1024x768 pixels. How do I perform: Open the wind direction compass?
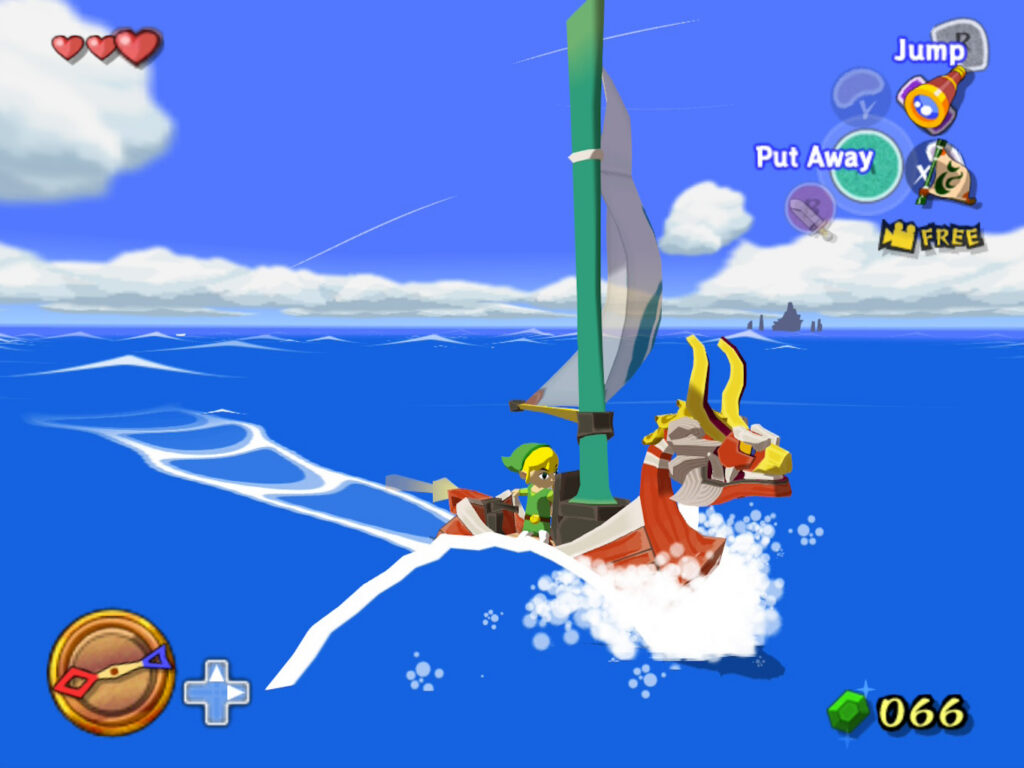coord(111,671)
